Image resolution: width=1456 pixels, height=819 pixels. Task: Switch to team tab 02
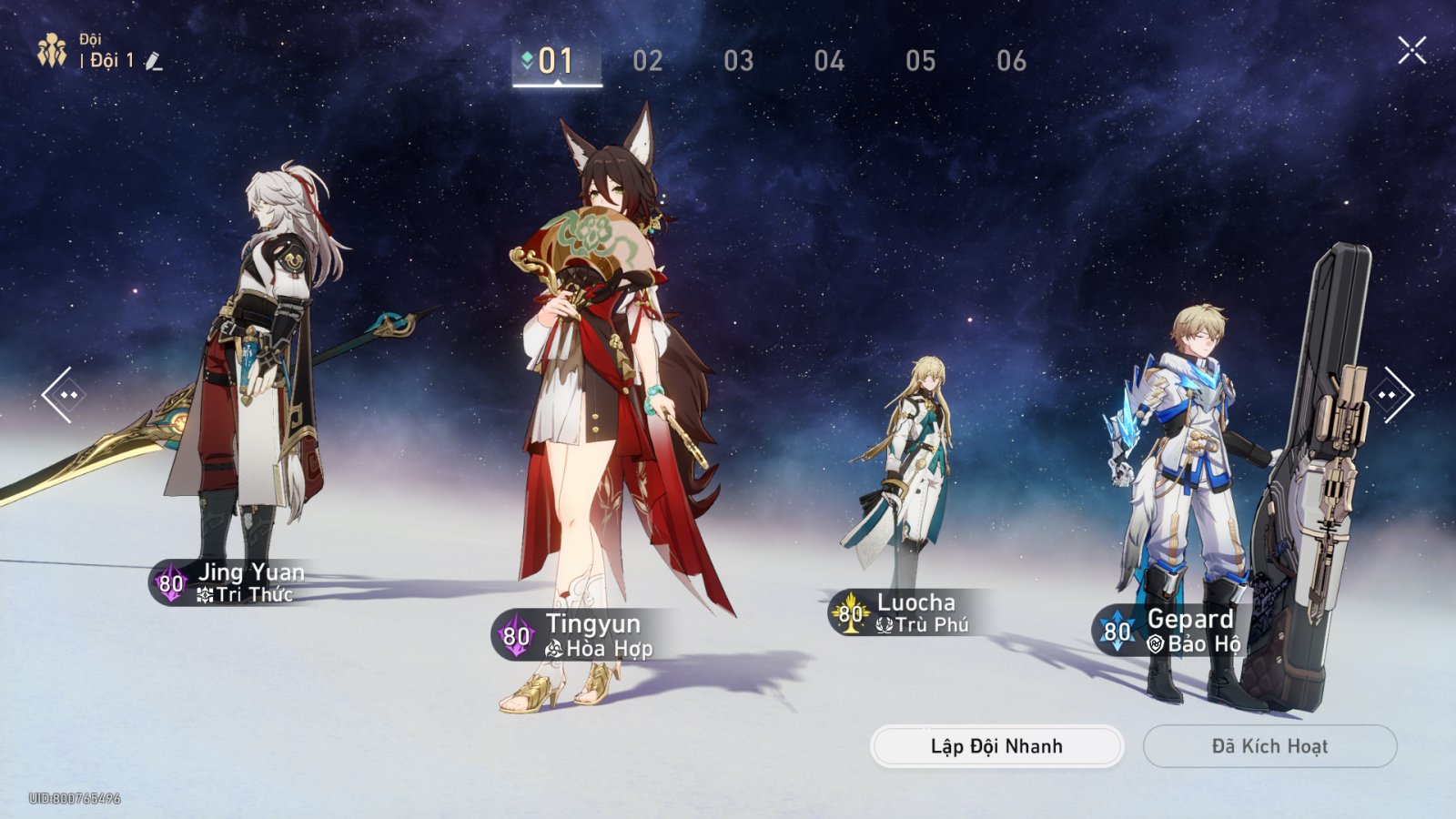pos(648,61)
